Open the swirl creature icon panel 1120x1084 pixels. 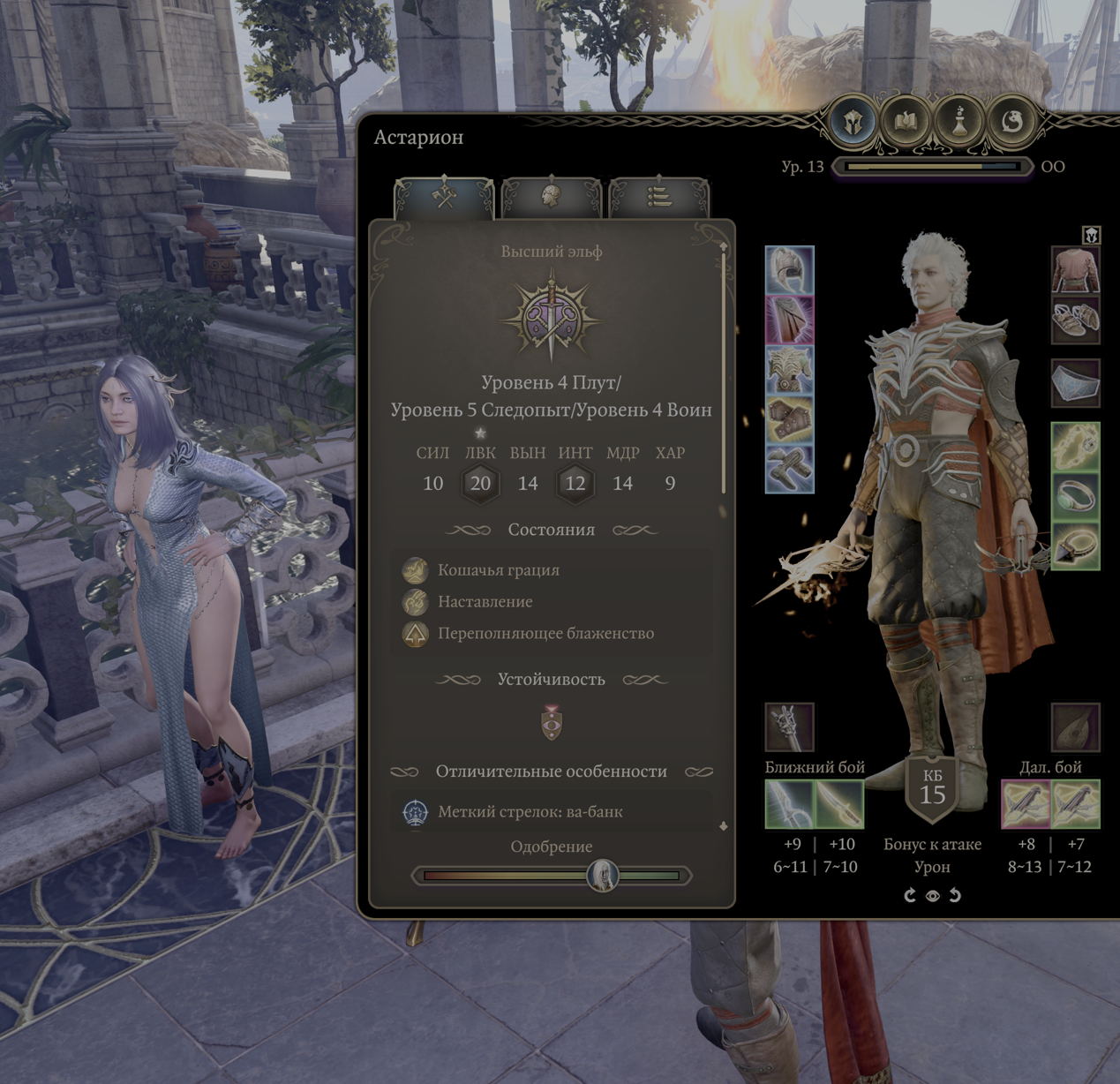pyautogui.click(x=1012, y=121)
